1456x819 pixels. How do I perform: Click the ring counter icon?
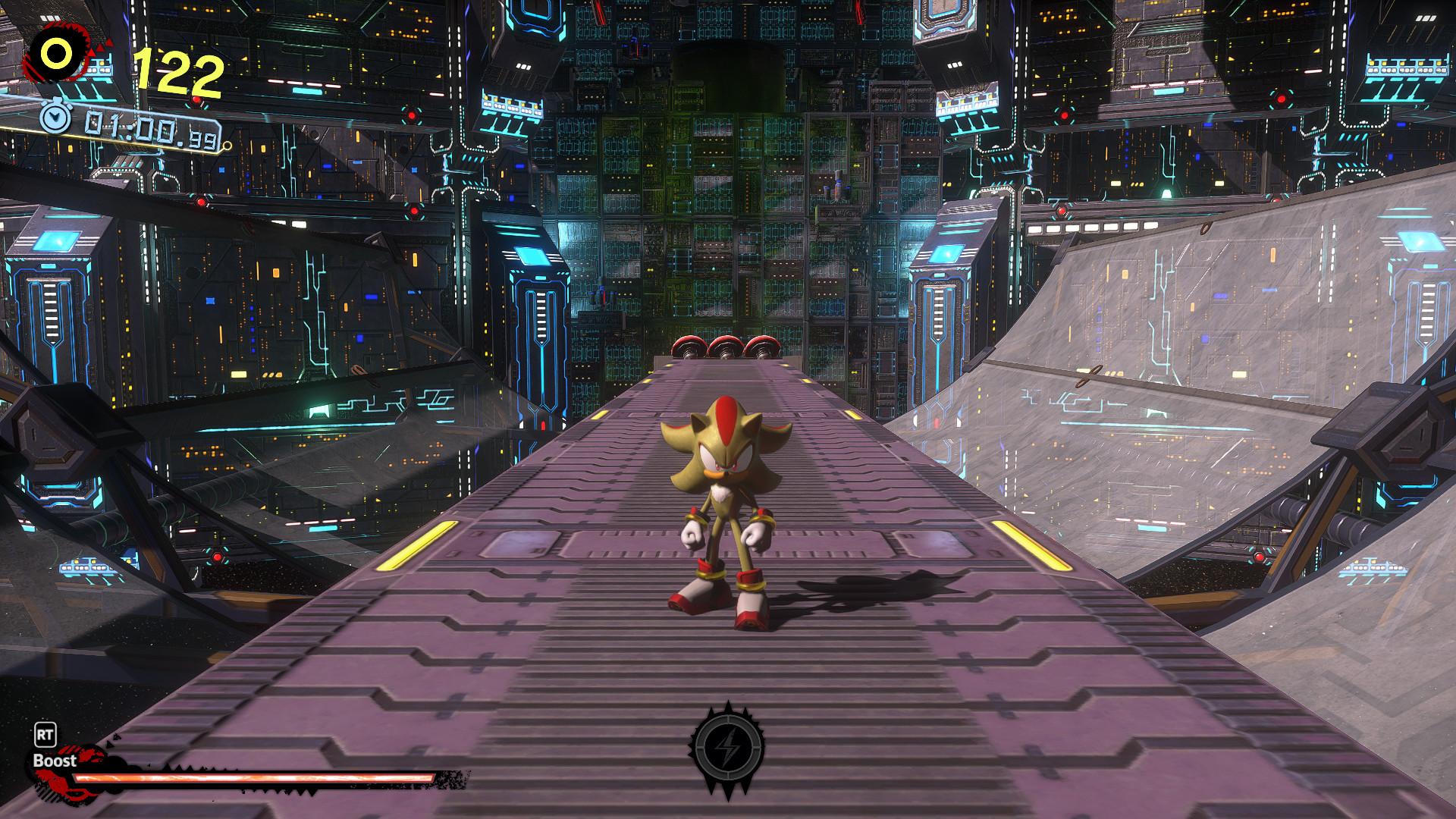[x=55, y=54]
